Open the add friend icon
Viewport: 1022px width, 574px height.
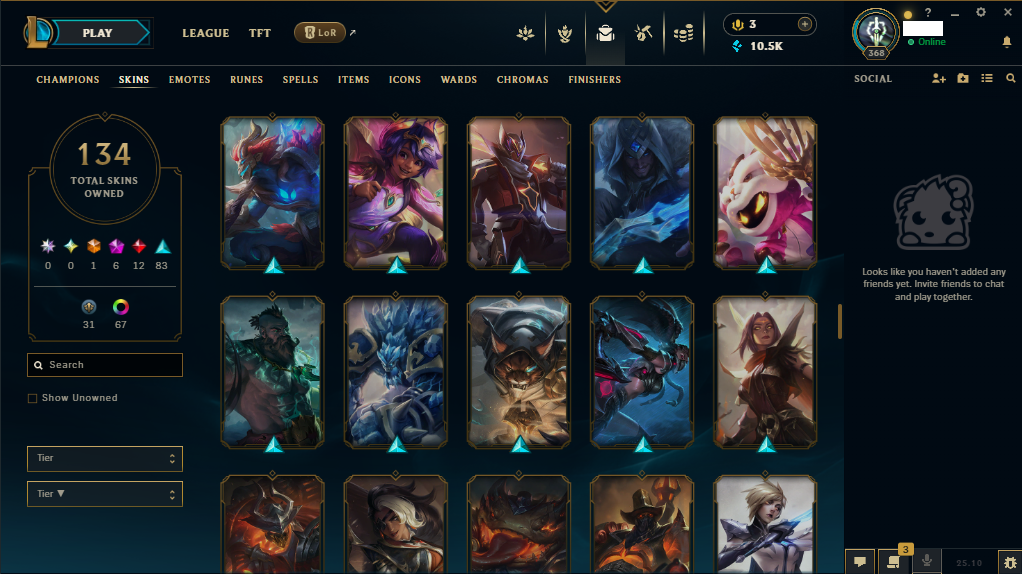coord(938,79)
